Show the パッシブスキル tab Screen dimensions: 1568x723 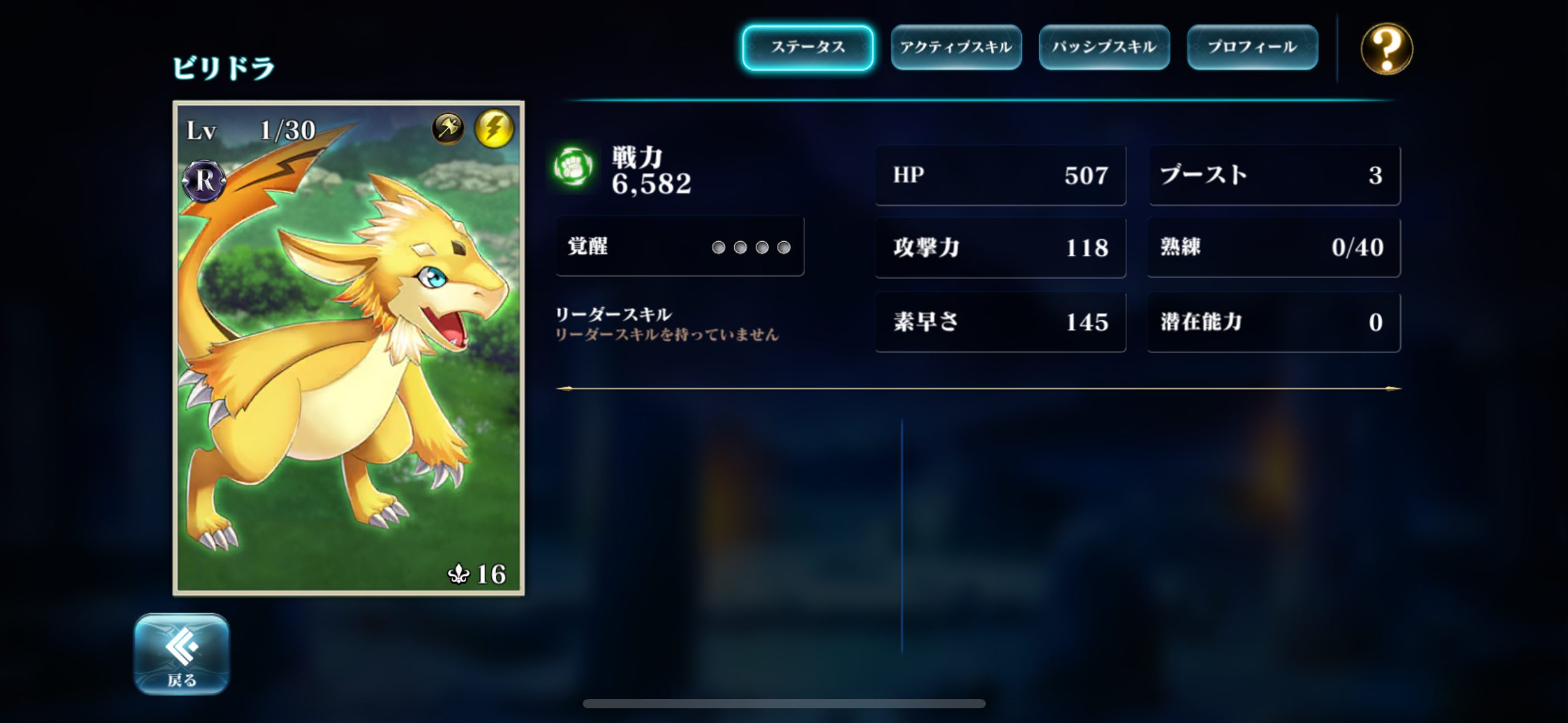(x=1104, y=47)
